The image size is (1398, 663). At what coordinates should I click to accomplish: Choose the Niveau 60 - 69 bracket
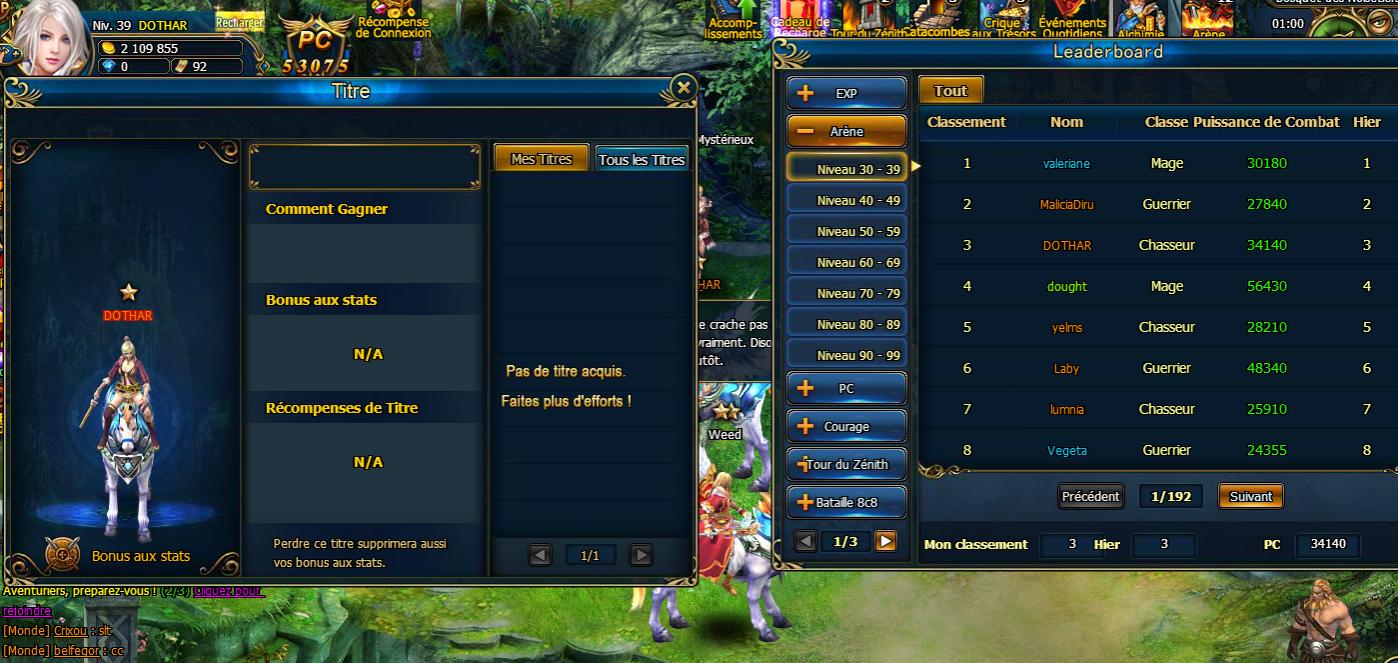[x=847, y=262]
